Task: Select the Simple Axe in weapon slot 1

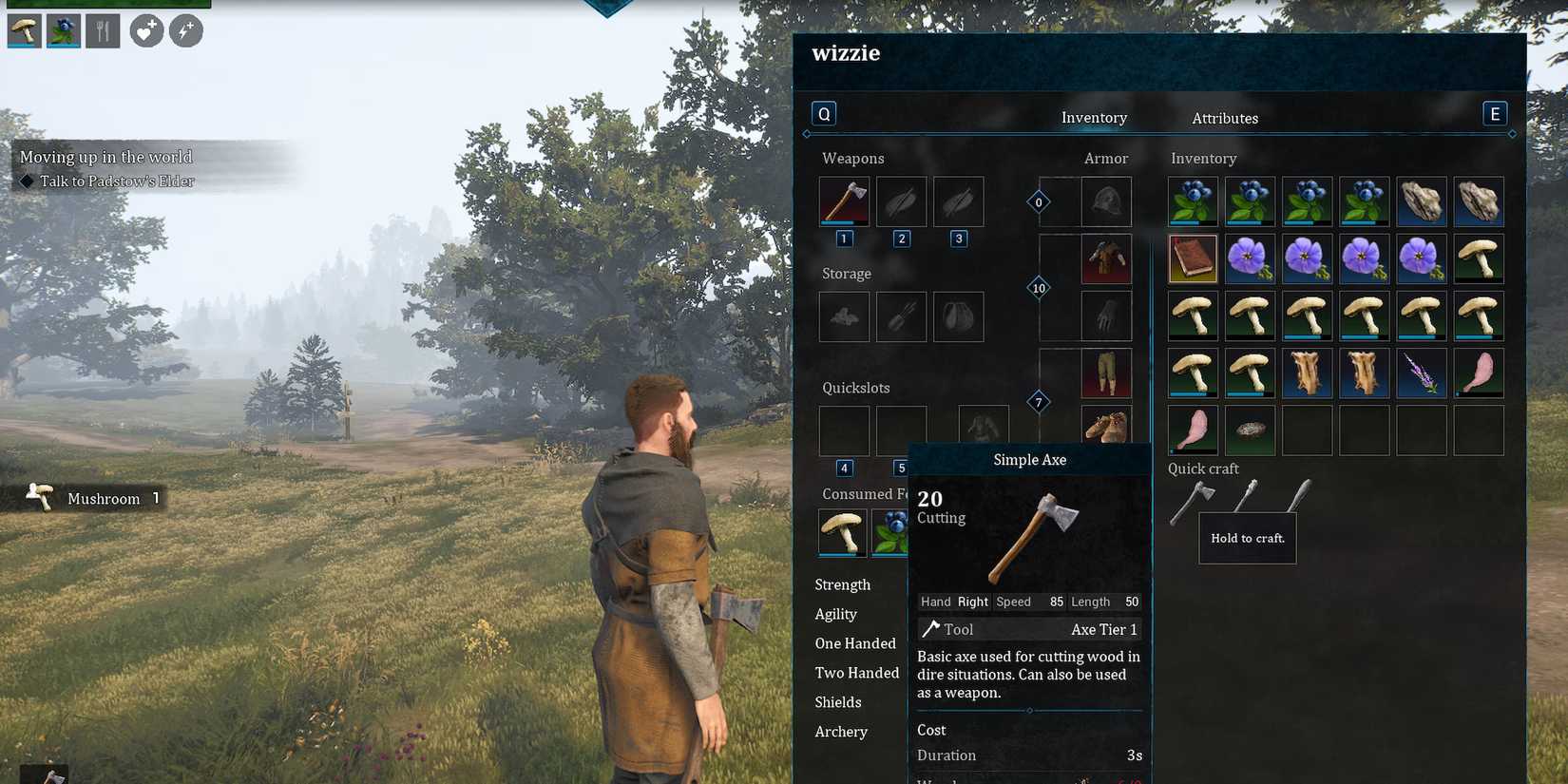Action: coord(843,201)
